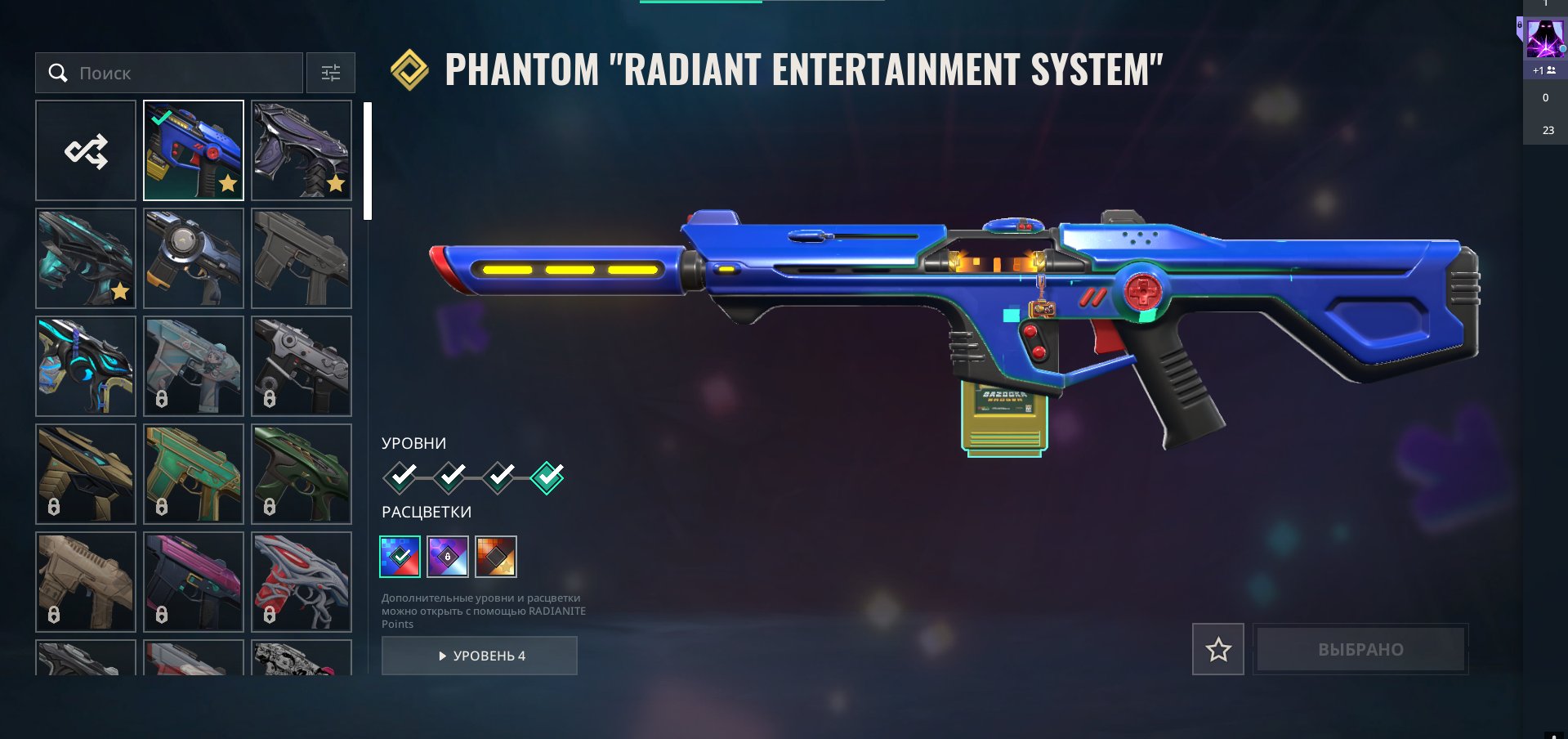This screenshot has width=1568, height=739.
Task: Choose the locked purple color variant
Action: [448, 557]
